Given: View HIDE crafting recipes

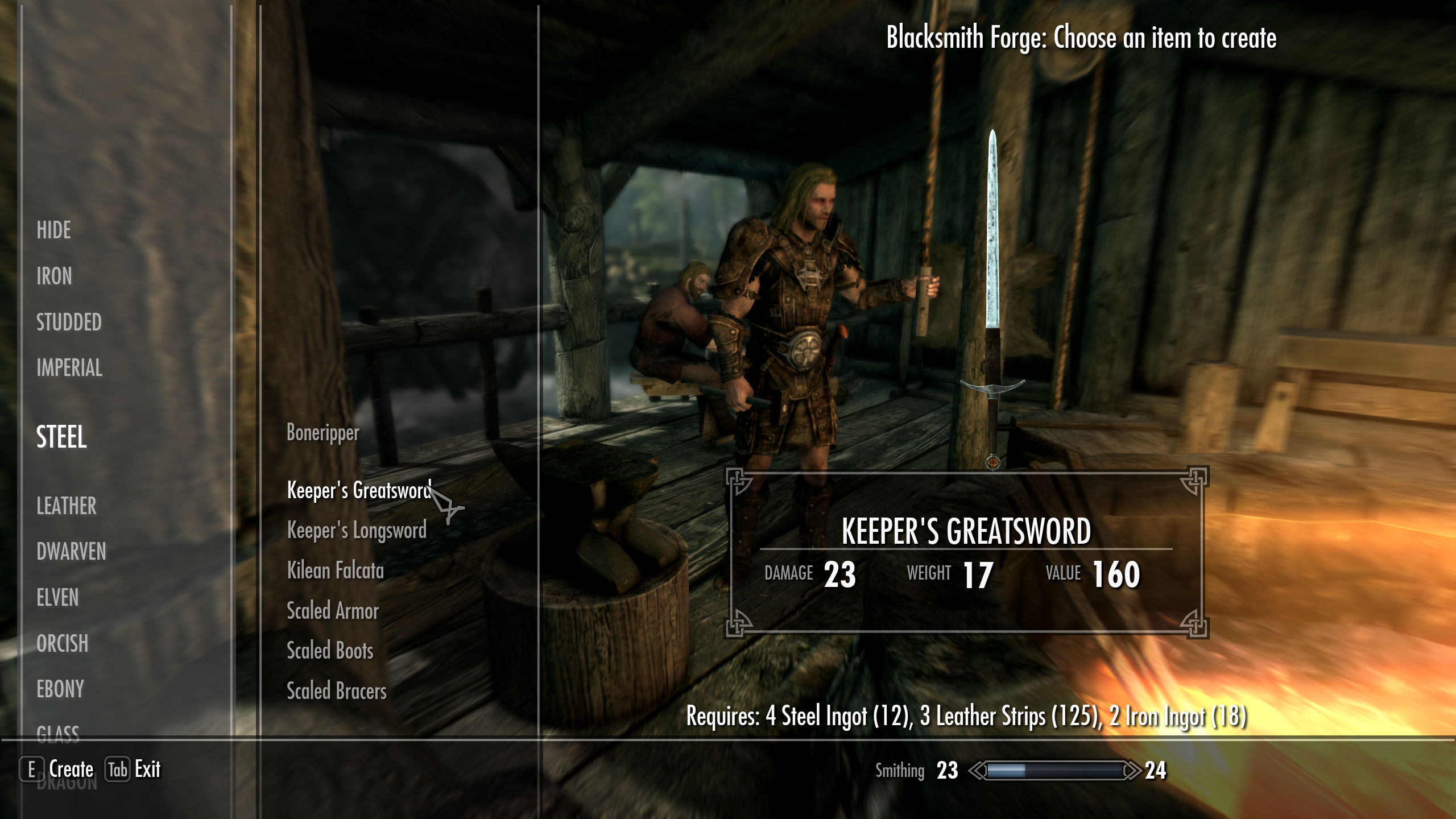Looking at the screenshot, I should pos(53,231).
